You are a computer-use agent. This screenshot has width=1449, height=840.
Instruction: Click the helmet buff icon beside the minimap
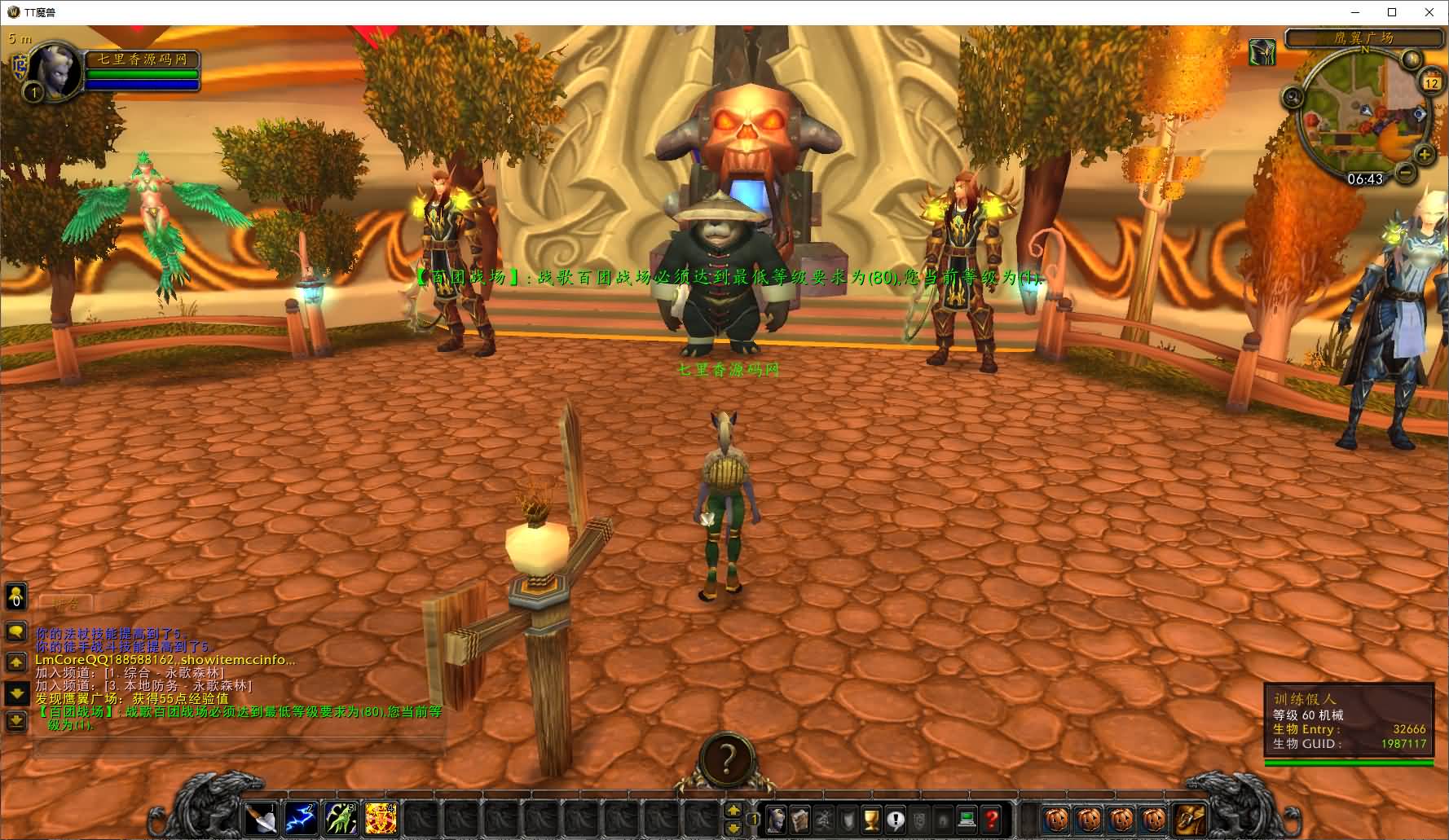click(1262, 53)
